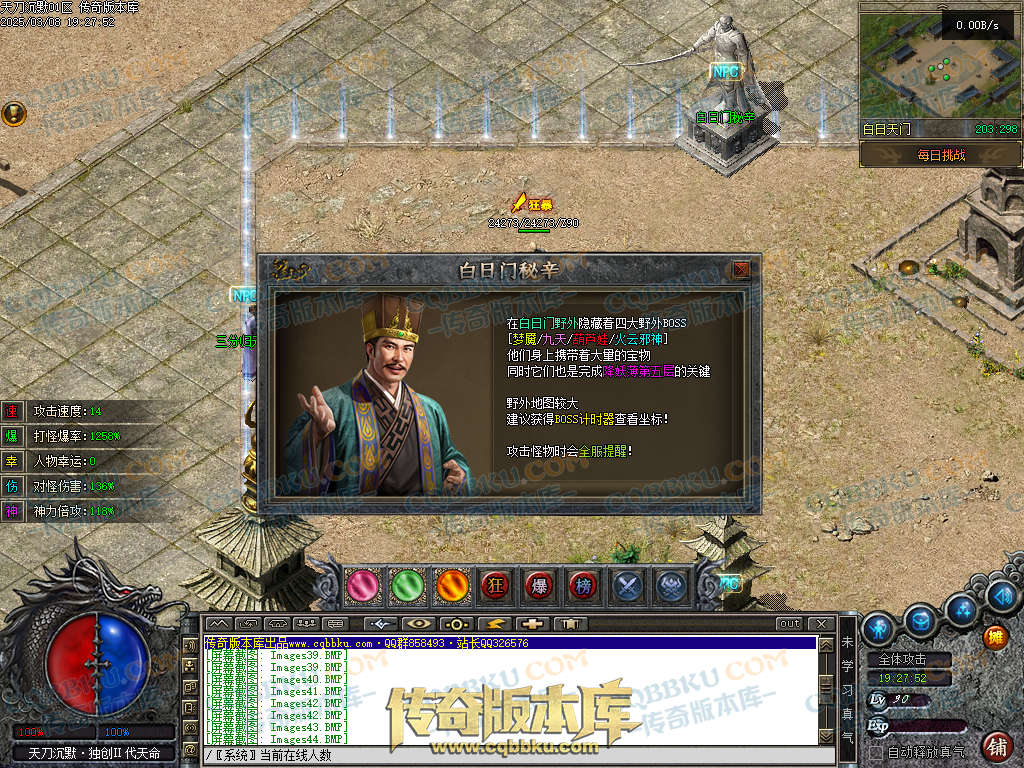Screen dimensions: 1024x768
Task: Close the 白日门秘辛 dialogue window
Action: tap(741, 270)
